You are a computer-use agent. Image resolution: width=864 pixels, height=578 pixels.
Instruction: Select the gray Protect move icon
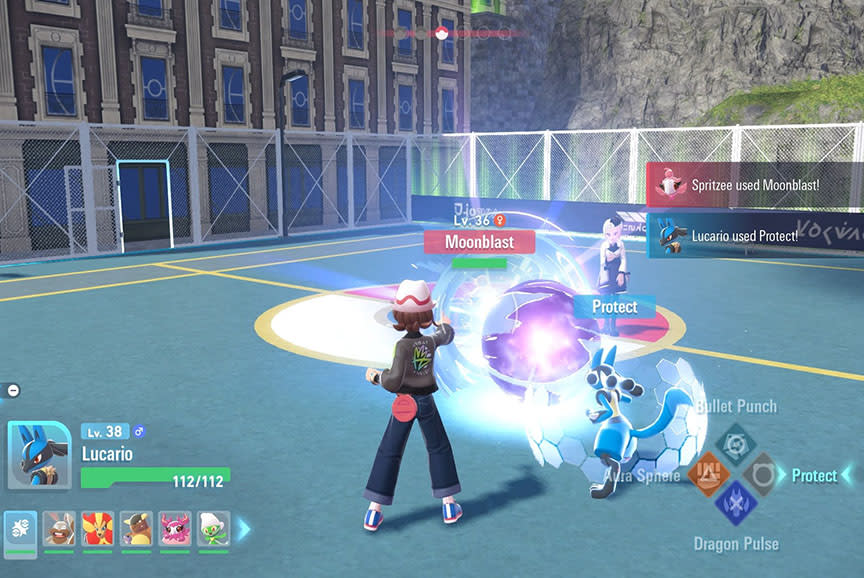pyautogui.click(x=764, y=473)
